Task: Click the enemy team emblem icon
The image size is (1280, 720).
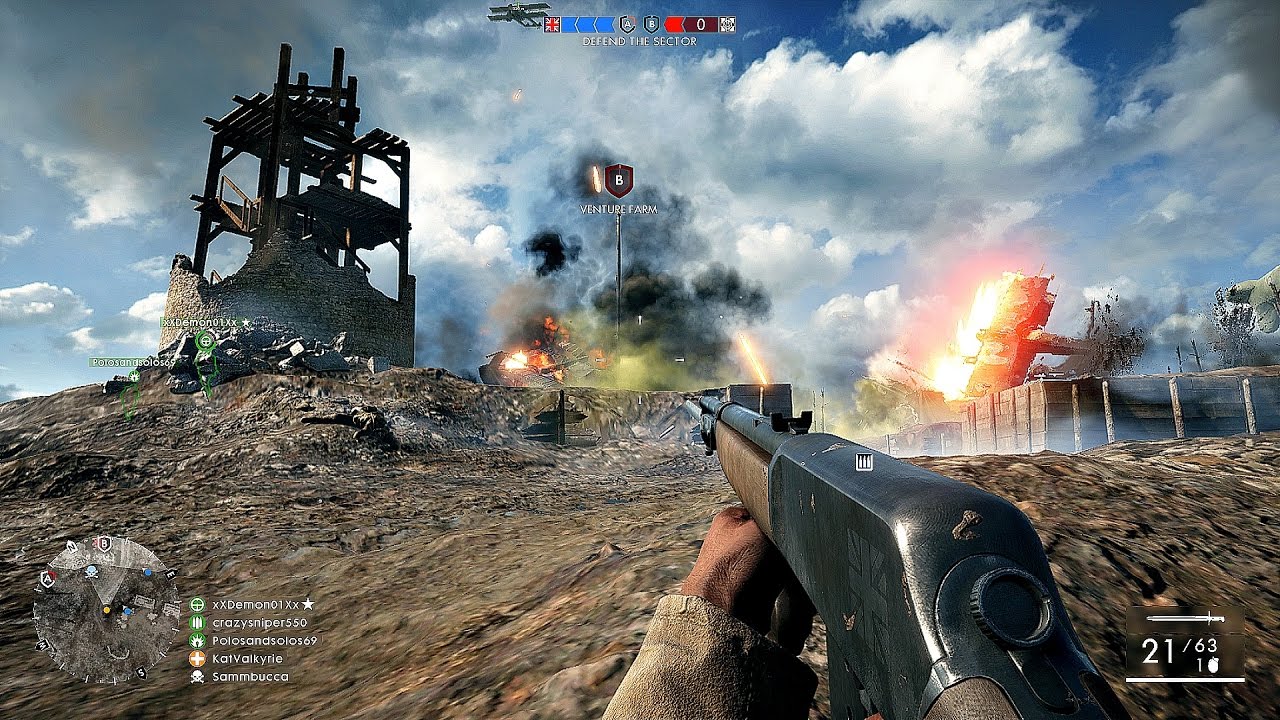Action: coord(728,23)
